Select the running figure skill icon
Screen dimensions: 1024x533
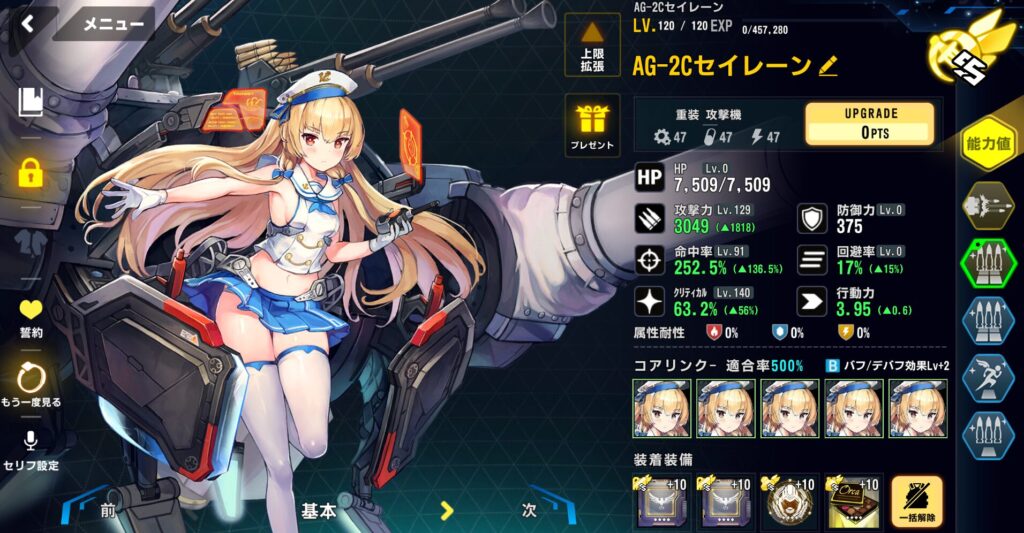pyautogui.click(x=988, y=378)
